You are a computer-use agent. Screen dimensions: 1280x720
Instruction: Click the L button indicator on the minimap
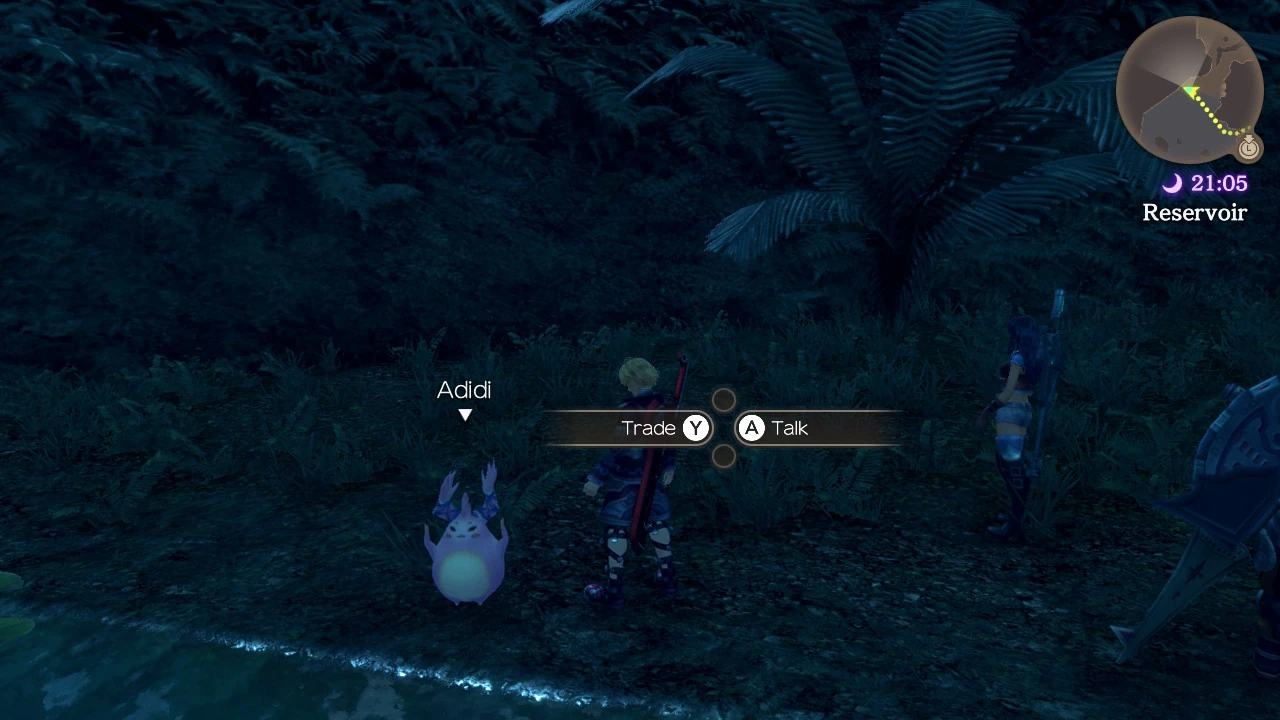[1248, 148]
